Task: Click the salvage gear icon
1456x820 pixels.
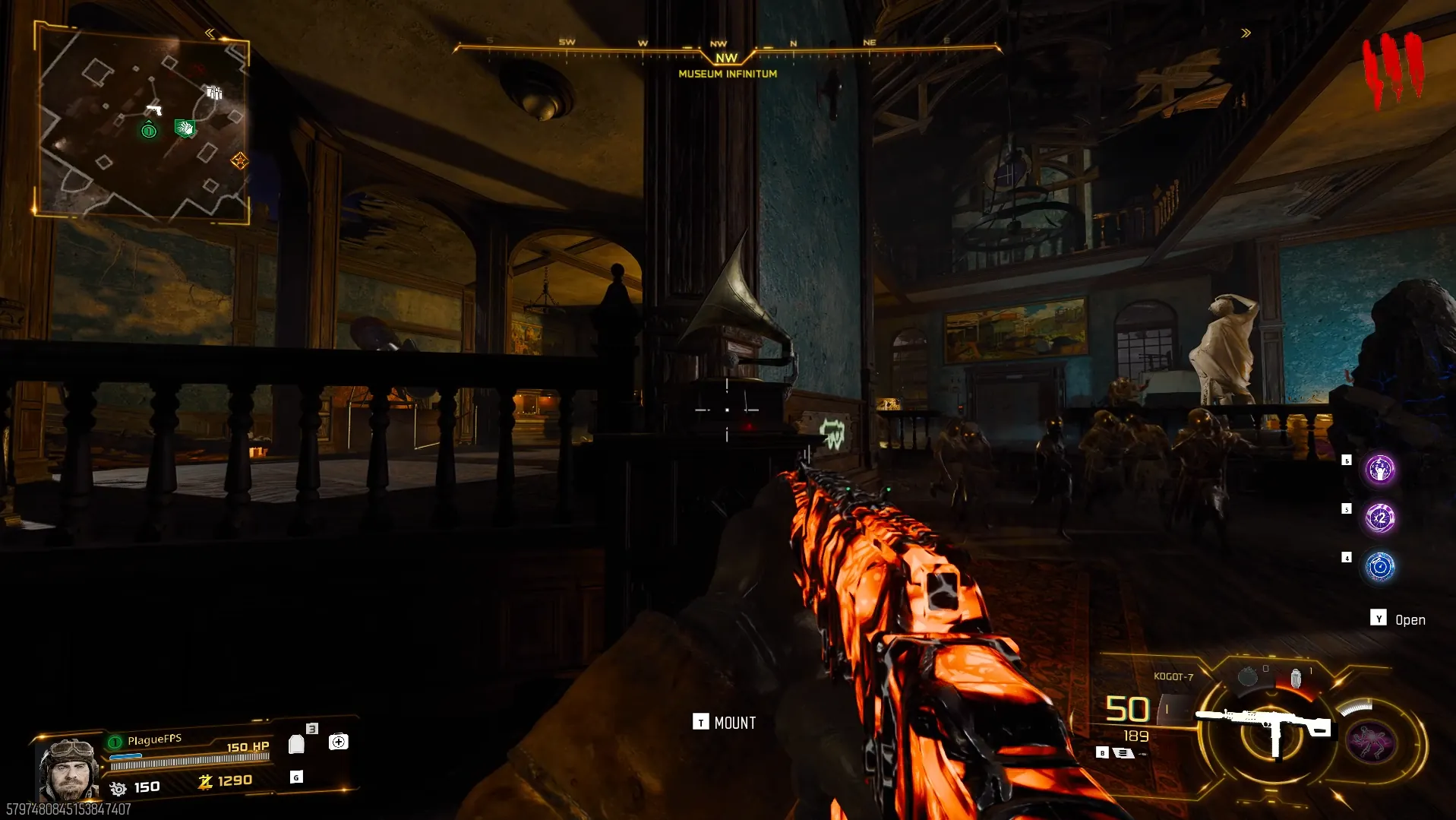Action: 118,789
